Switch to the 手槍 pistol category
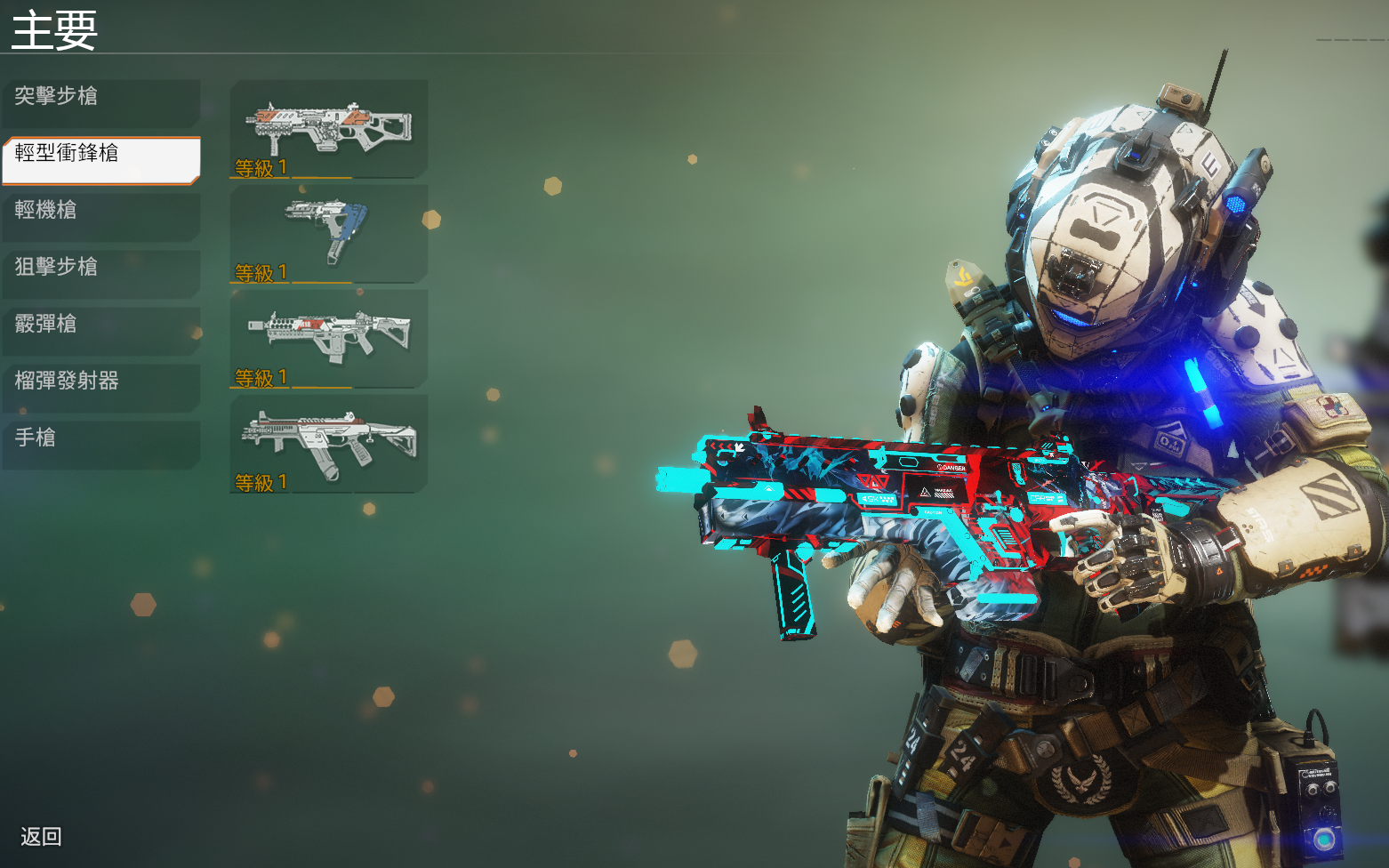The image size is (1389, 868). [x=101, y=438]
